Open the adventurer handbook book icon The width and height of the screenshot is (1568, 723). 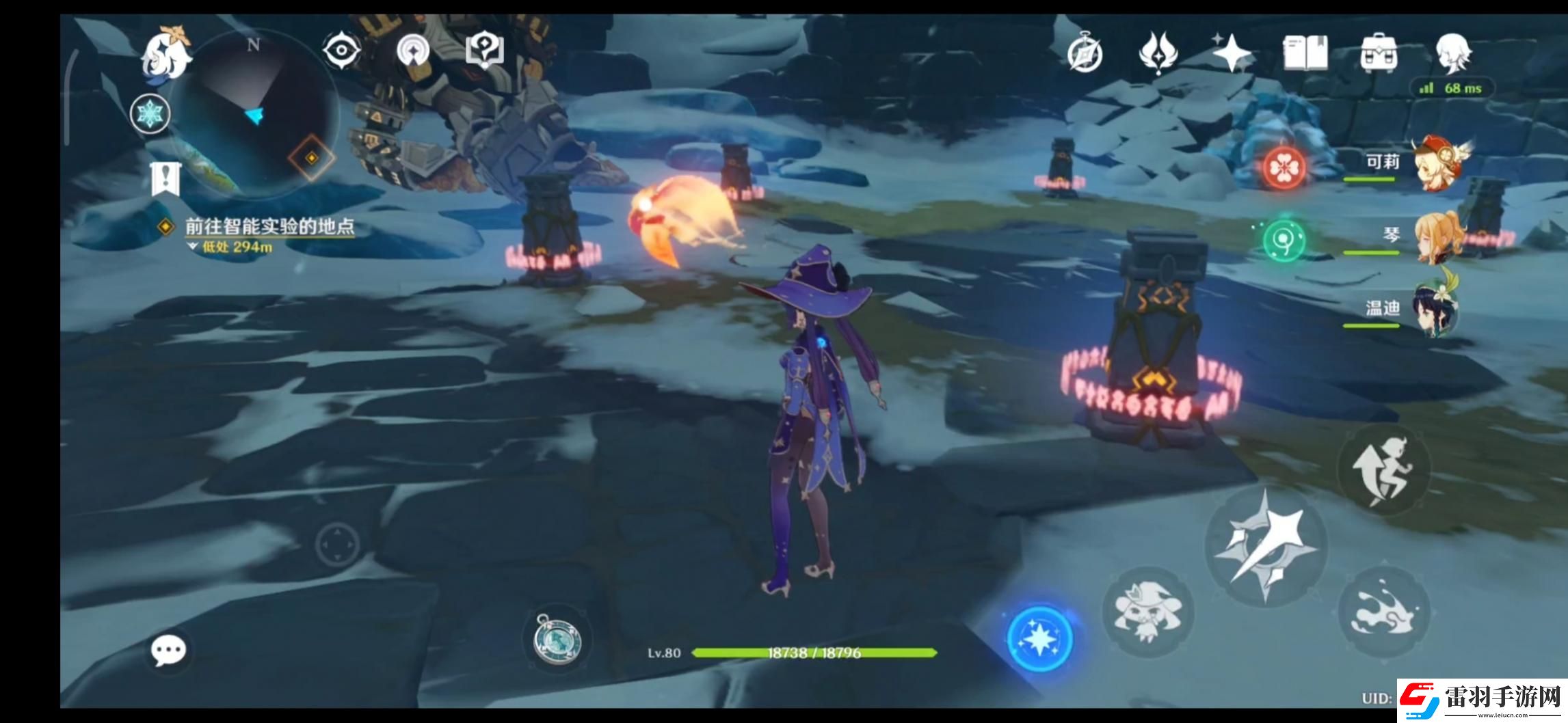click(1305, 53)
